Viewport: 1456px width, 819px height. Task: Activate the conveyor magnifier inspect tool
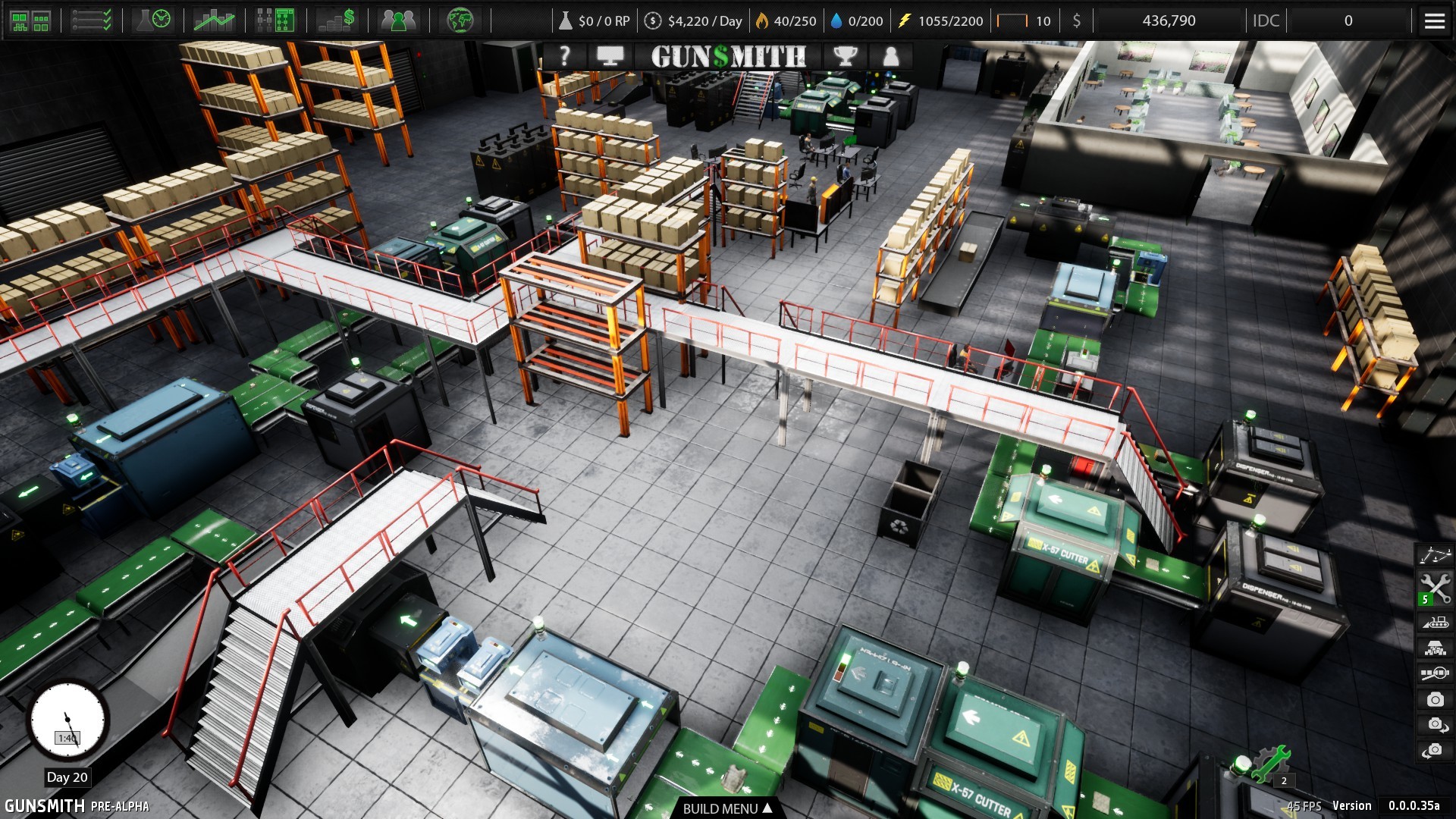pos(1435,673)
